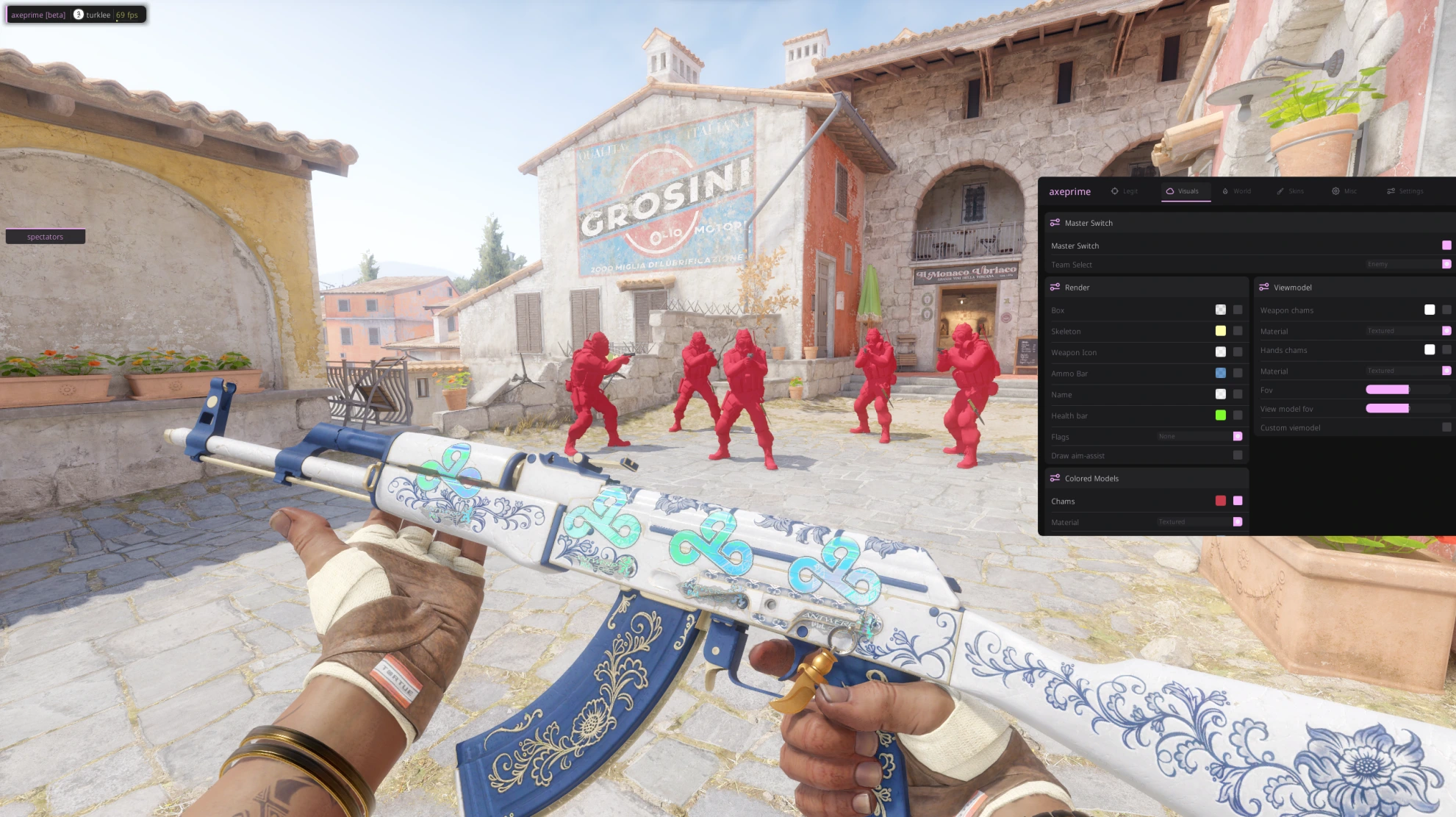Select the Legit crosshair icon
Image resolution: width=1456 pixels, height=817 pixels.
[1115, 191]
